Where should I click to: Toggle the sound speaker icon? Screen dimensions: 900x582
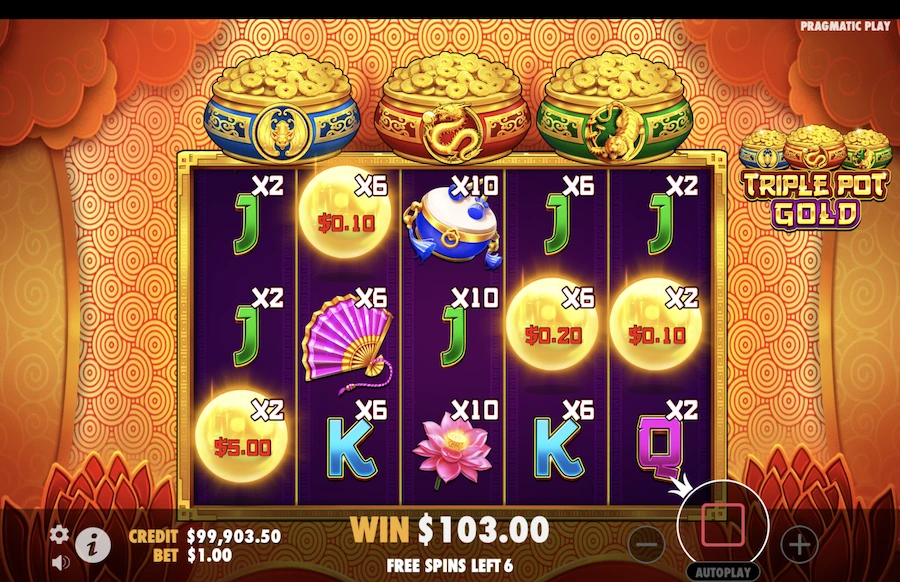click(x=59, y=561)
